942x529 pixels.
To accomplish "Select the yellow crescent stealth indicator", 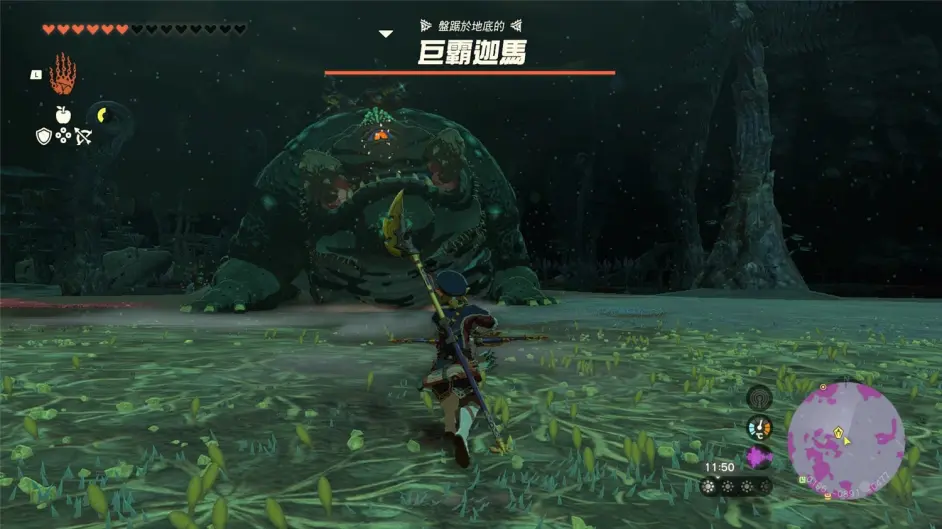I will [x=103, y=113].
